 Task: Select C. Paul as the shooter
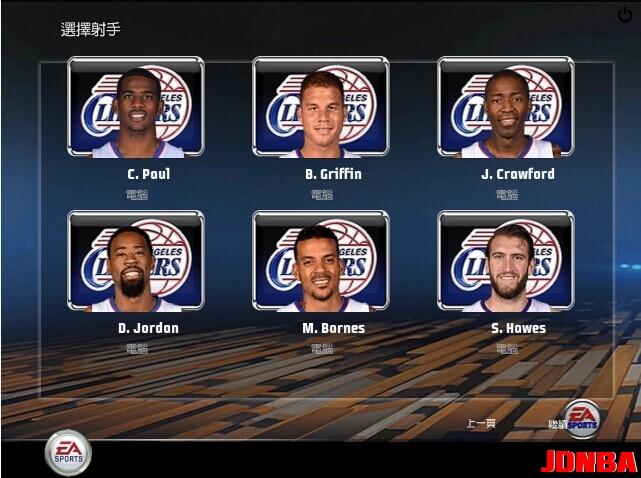136,107
